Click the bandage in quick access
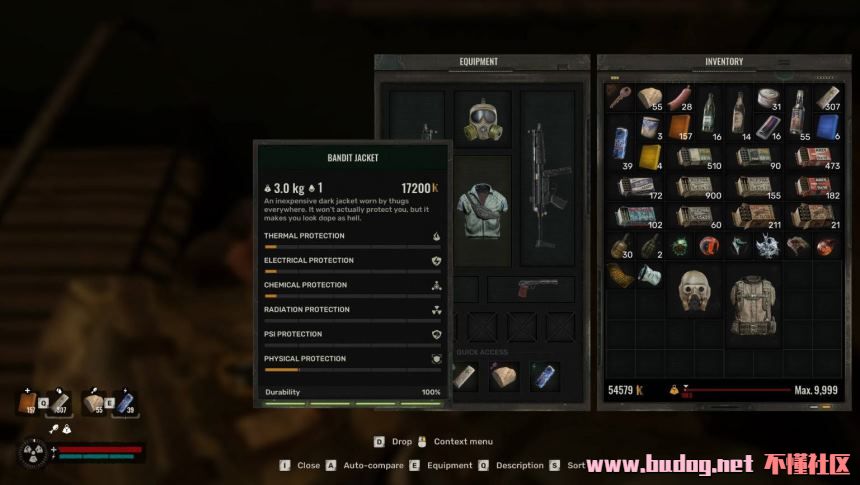 464,376
